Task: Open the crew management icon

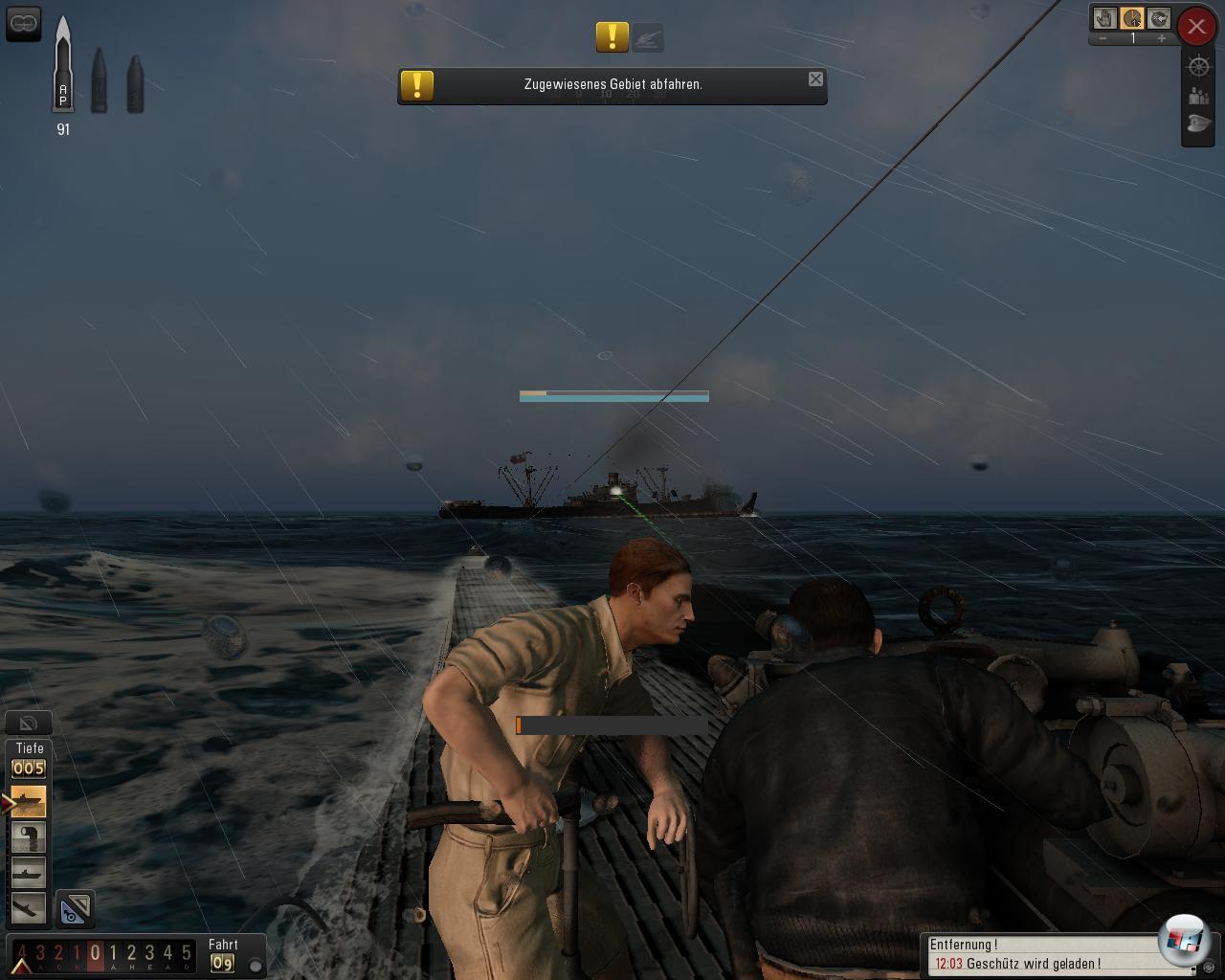Action: pos(1198,96)
